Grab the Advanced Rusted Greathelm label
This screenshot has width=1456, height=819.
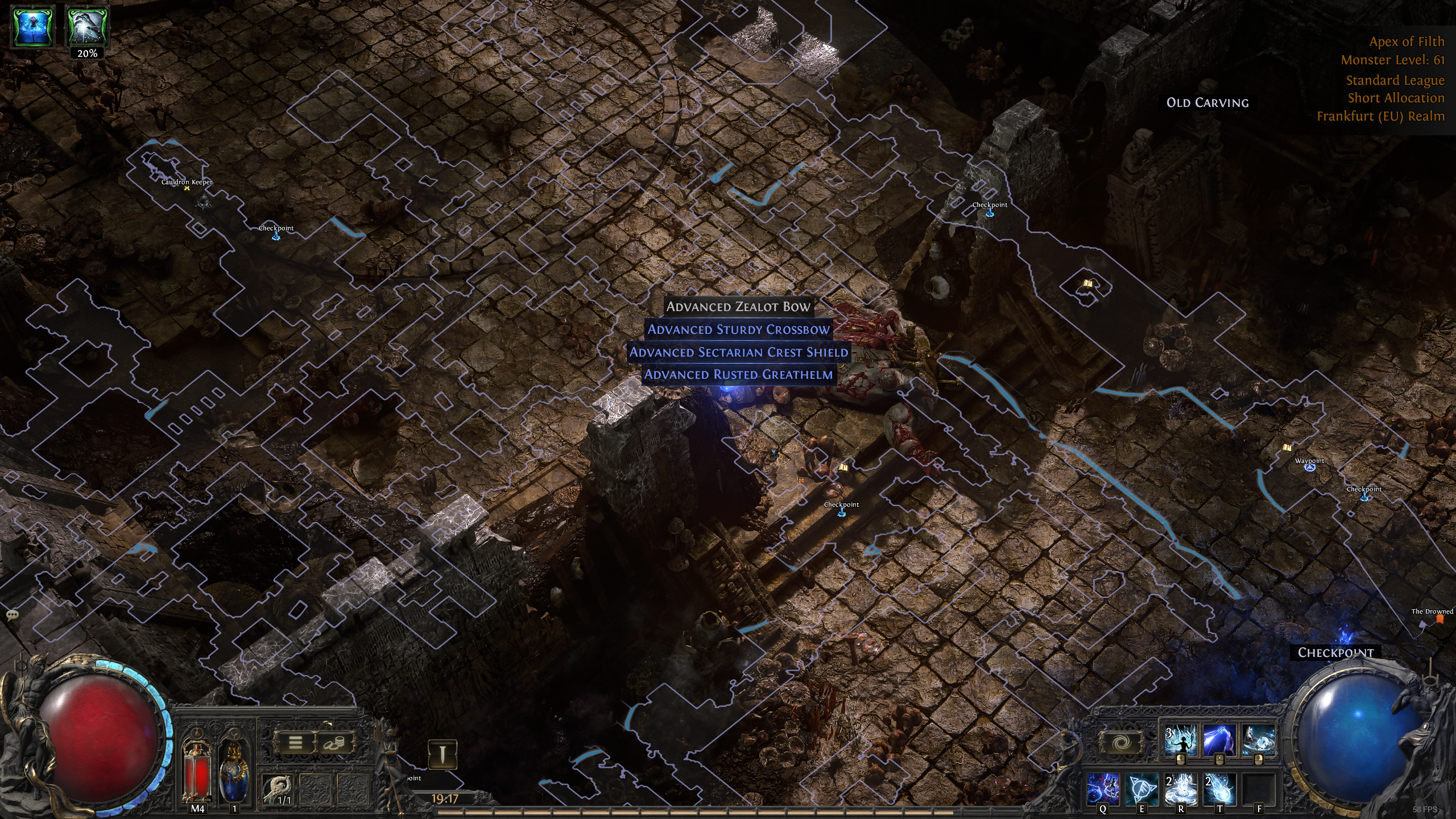pos(738,375)
